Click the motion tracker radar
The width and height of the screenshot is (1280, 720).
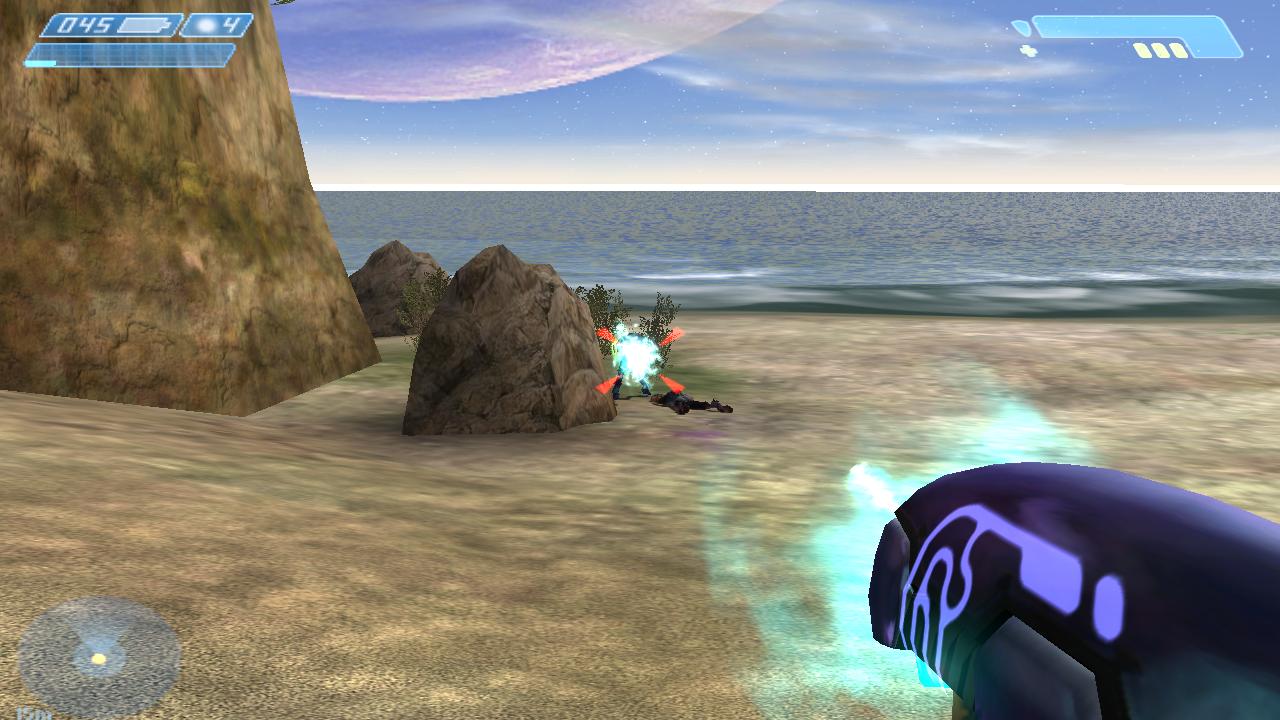99,656
